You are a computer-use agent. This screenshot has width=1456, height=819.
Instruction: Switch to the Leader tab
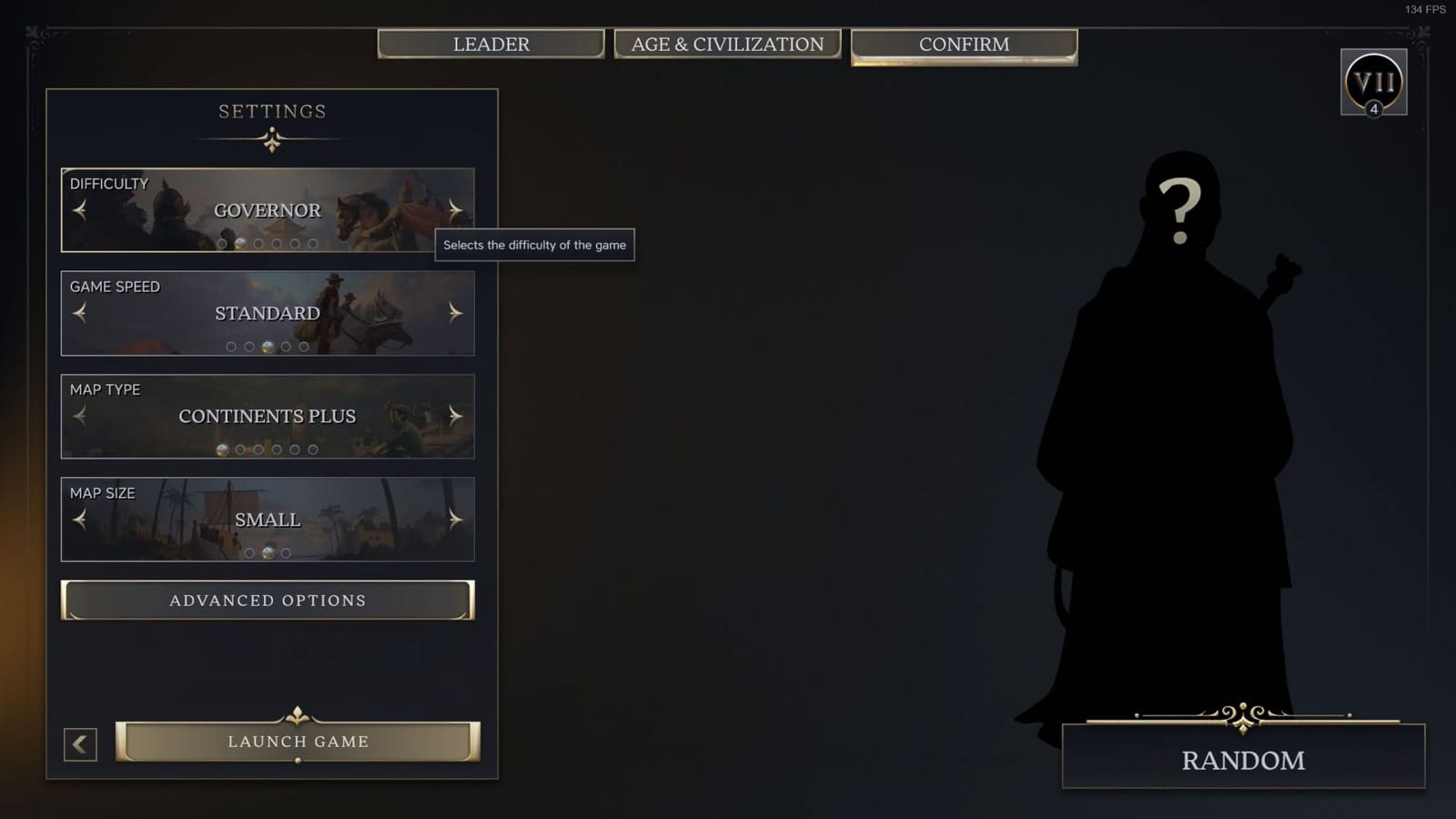(490, 43)
